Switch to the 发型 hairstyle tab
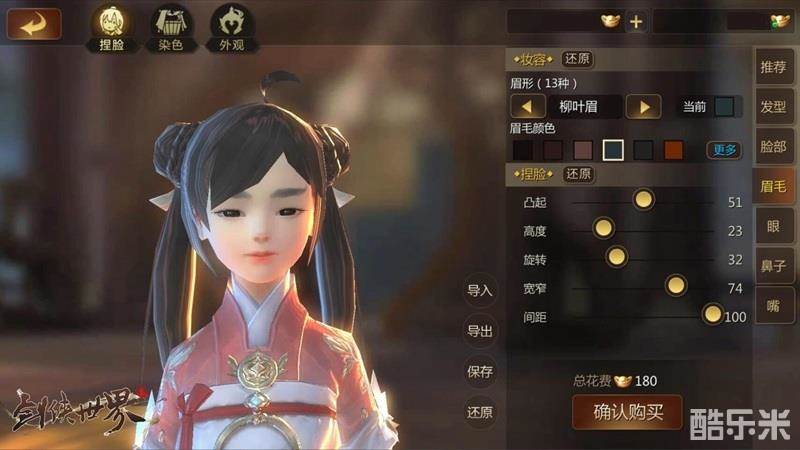This screenshot has height=450, width=800. [x=773, y=106]
